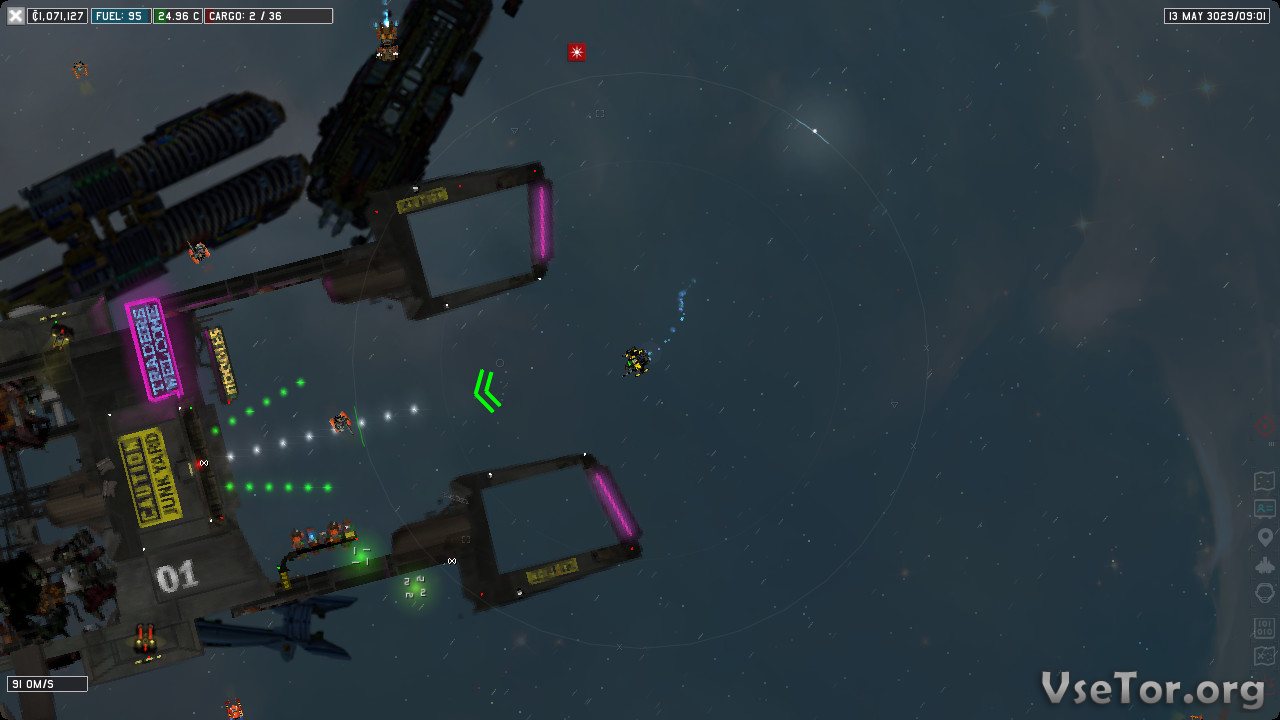The height and width of the screenshot is (720, 1280).
Task: Select the red starburst marker at the top
Action: point(577,52)
